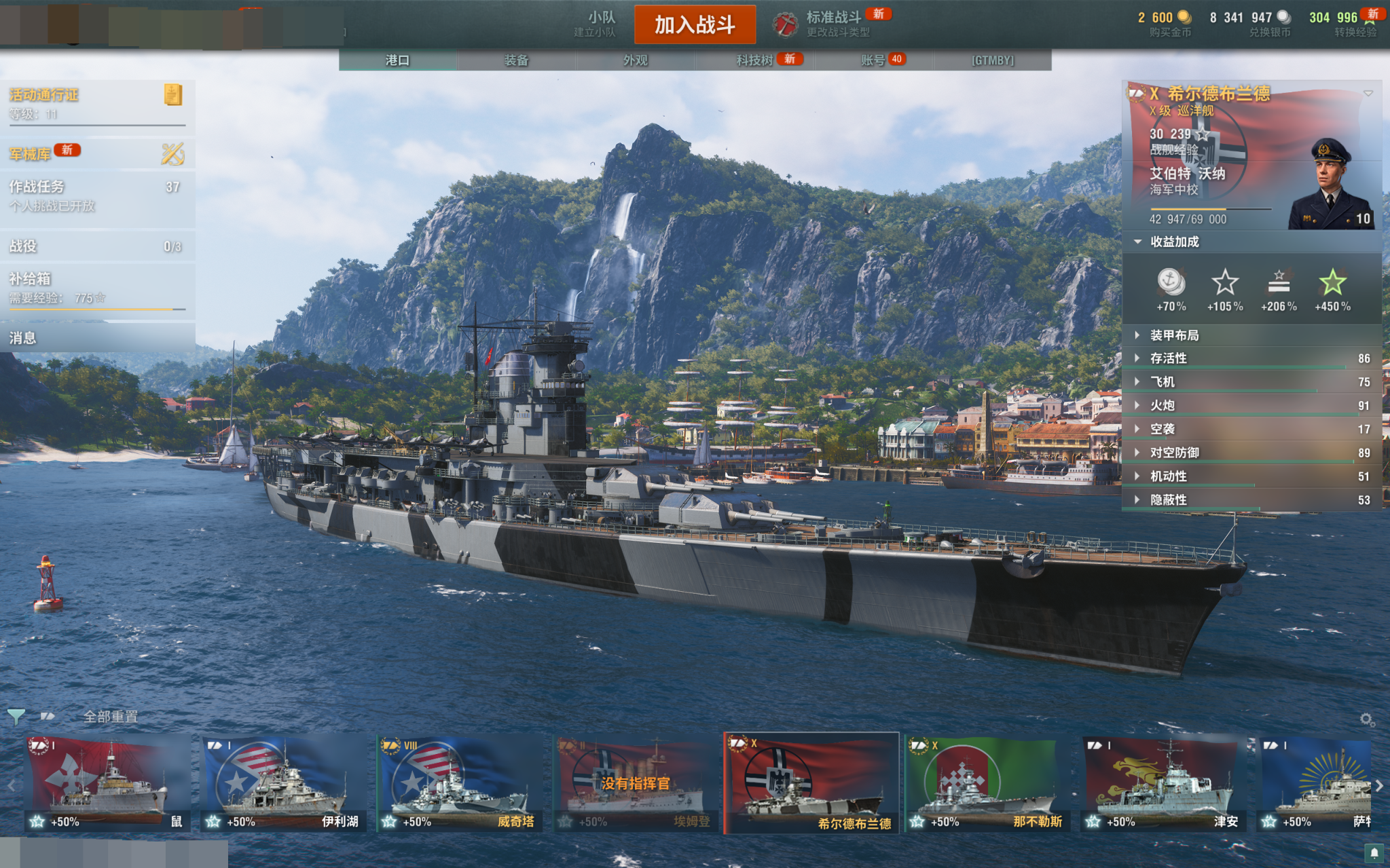Switch to the 装备 tab
The image size is (1390, 868).
pyautogui.click(x=516, y=60)
